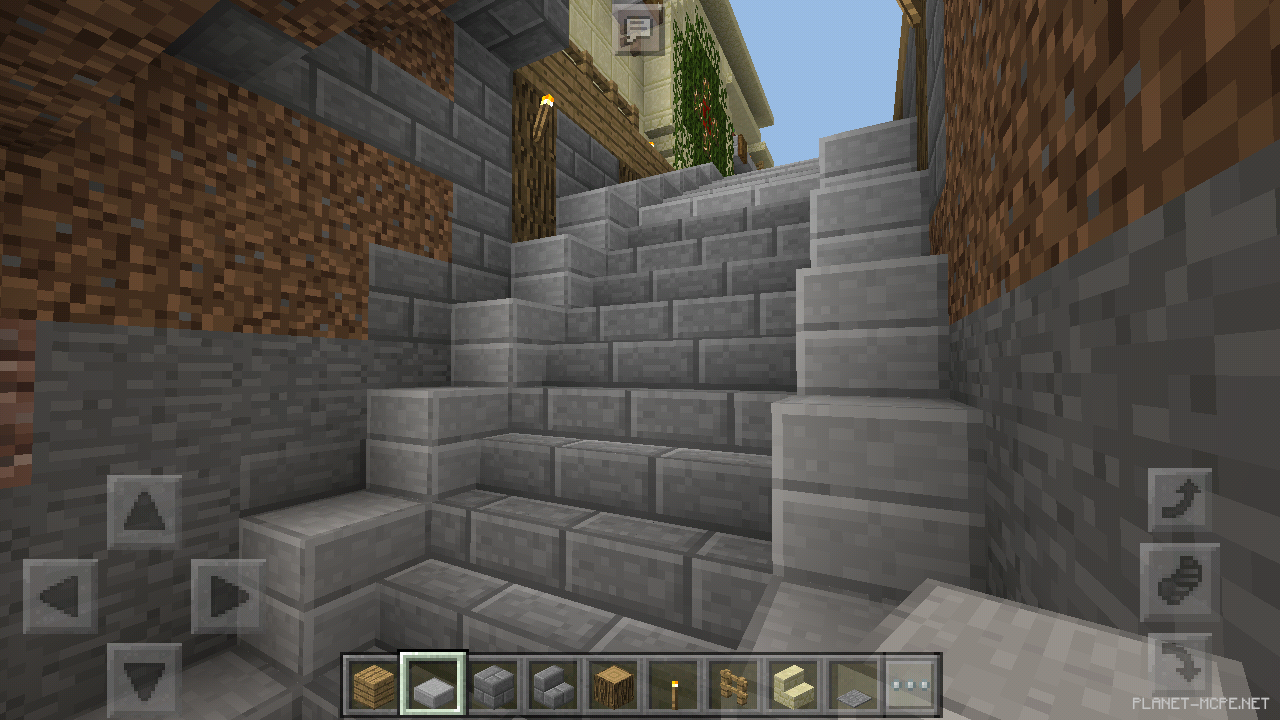The width and height of the screenshot is (1280, 720).
Task: Select the stone bricks hotbar slot
Action: 491,682
